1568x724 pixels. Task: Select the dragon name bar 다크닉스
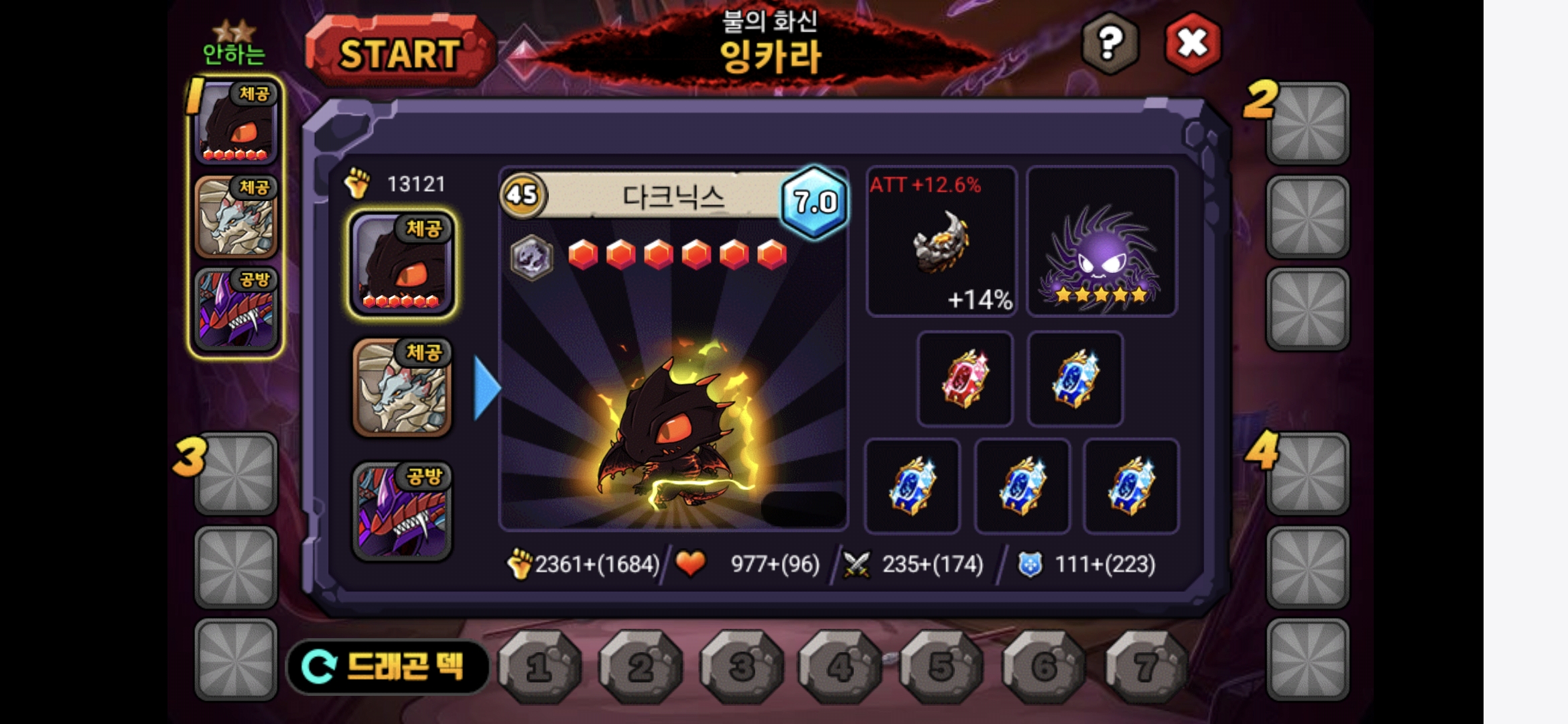tap(673, 196)
